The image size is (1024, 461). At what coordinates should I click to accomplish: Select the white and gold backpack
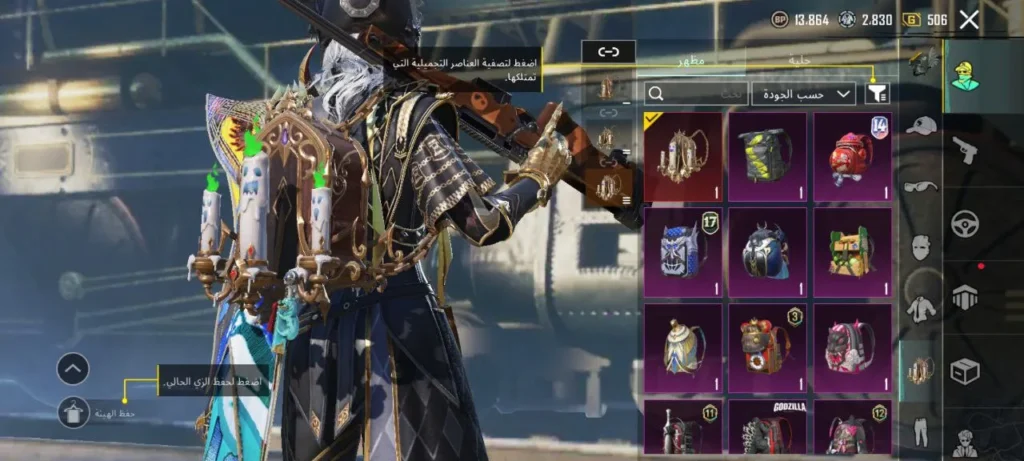[x=683, y=346]
